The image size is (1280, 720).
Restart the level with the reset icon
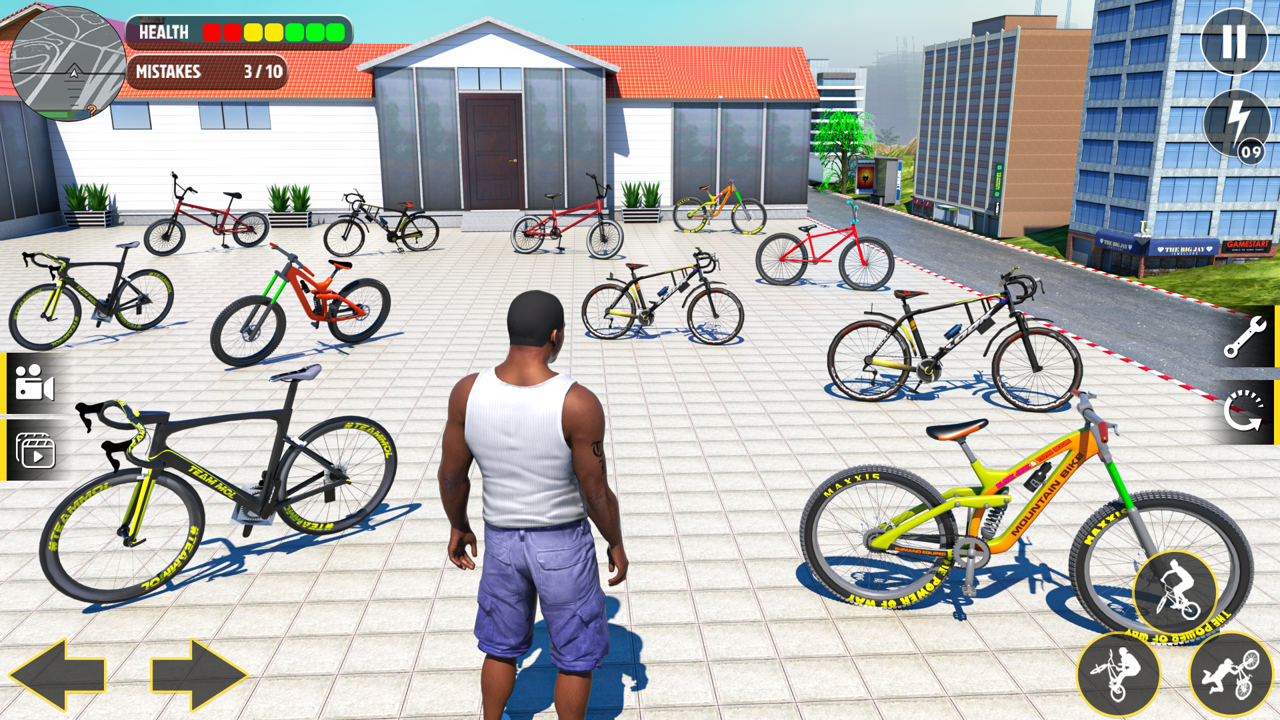coord(1246,412)
